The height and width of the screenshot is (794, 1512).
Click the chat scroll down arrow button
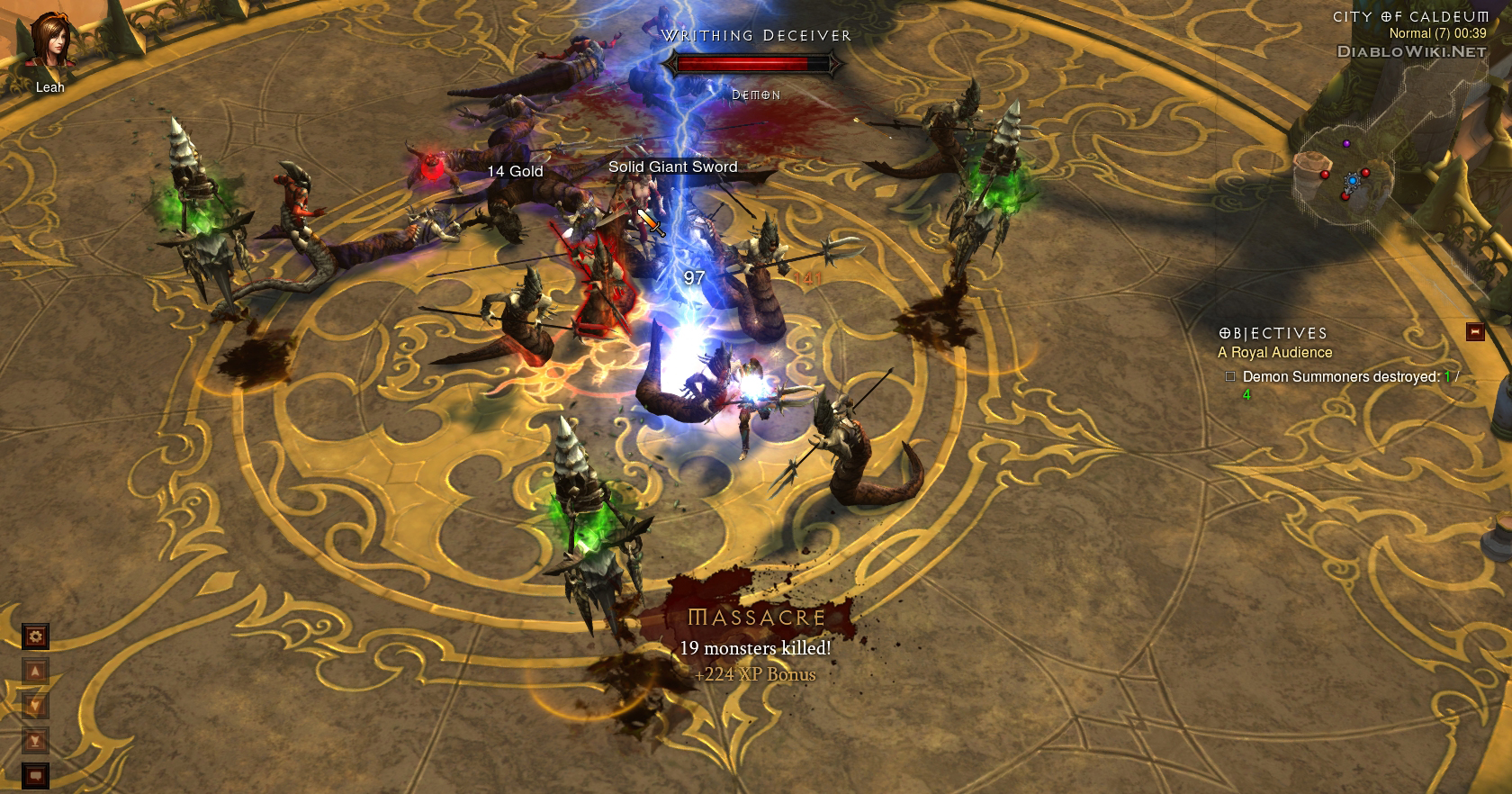click(x=36, y=706)
